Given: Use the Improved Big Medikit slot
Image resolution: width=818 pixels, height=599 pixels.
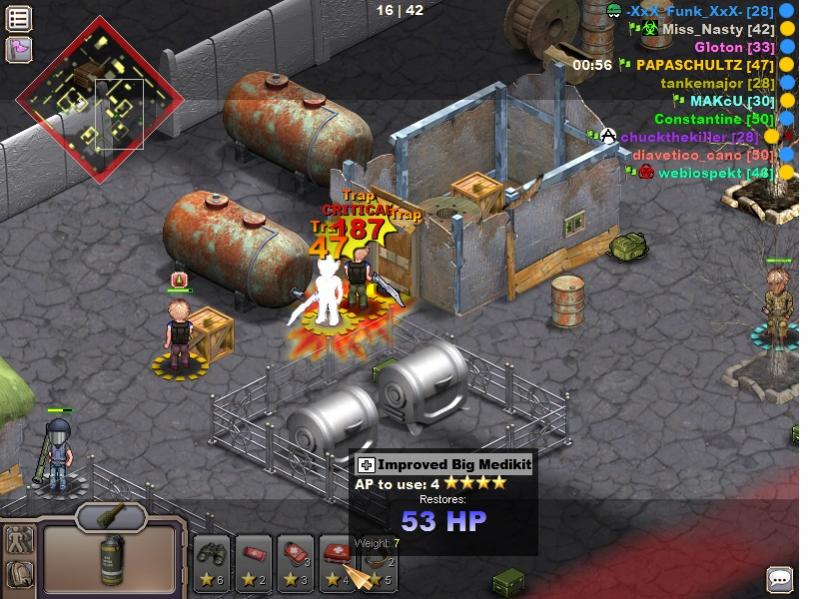Looking at the screenshot, I should pyautogui.click(x=336, y=562).
